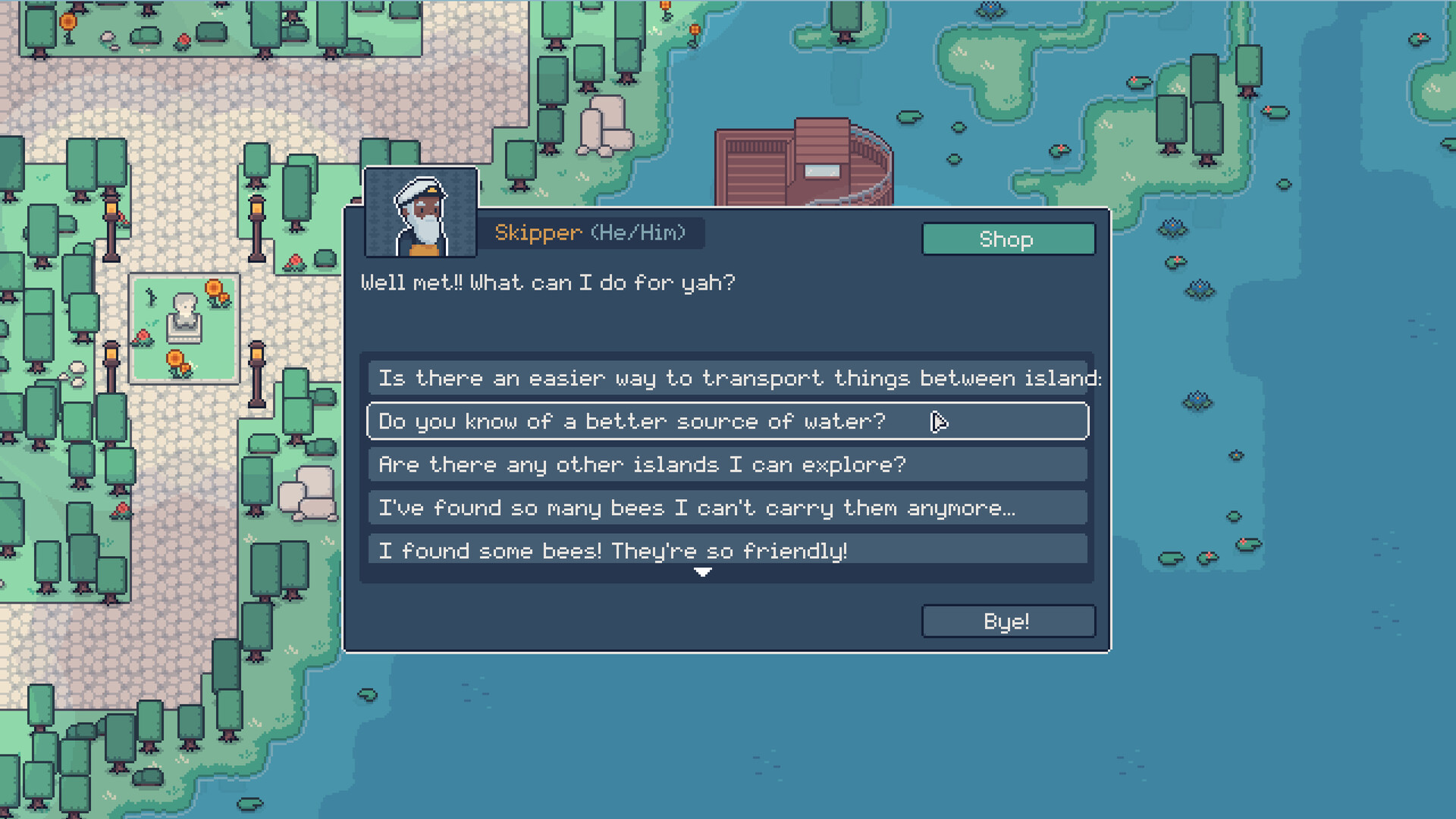Open the Shop
The image size is (1456, 819).
point(1008,239)
